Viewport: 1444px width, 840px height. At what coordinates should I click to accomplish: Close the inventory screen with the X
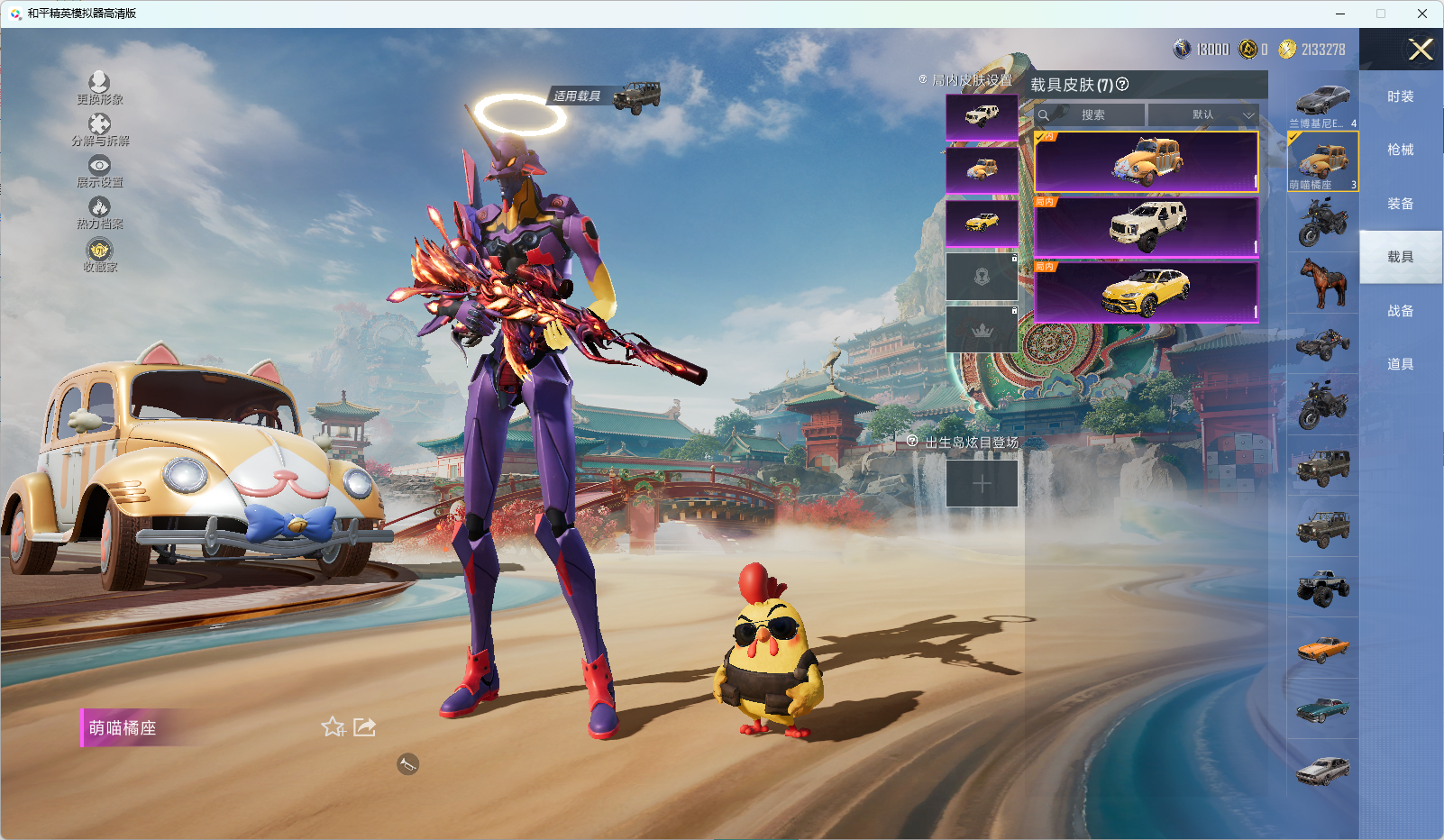click(x=1421, y=50)
